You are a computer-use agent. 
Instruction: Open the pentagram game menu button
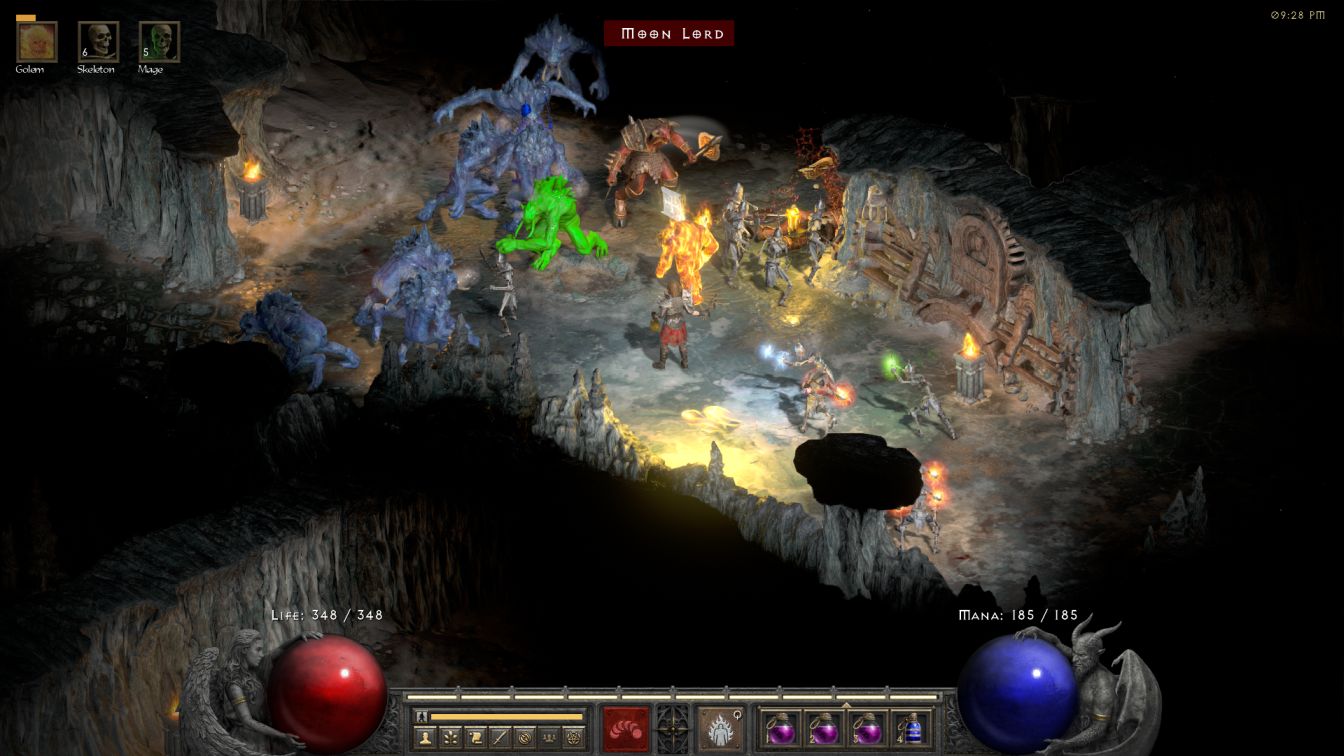tap(574, 737)
